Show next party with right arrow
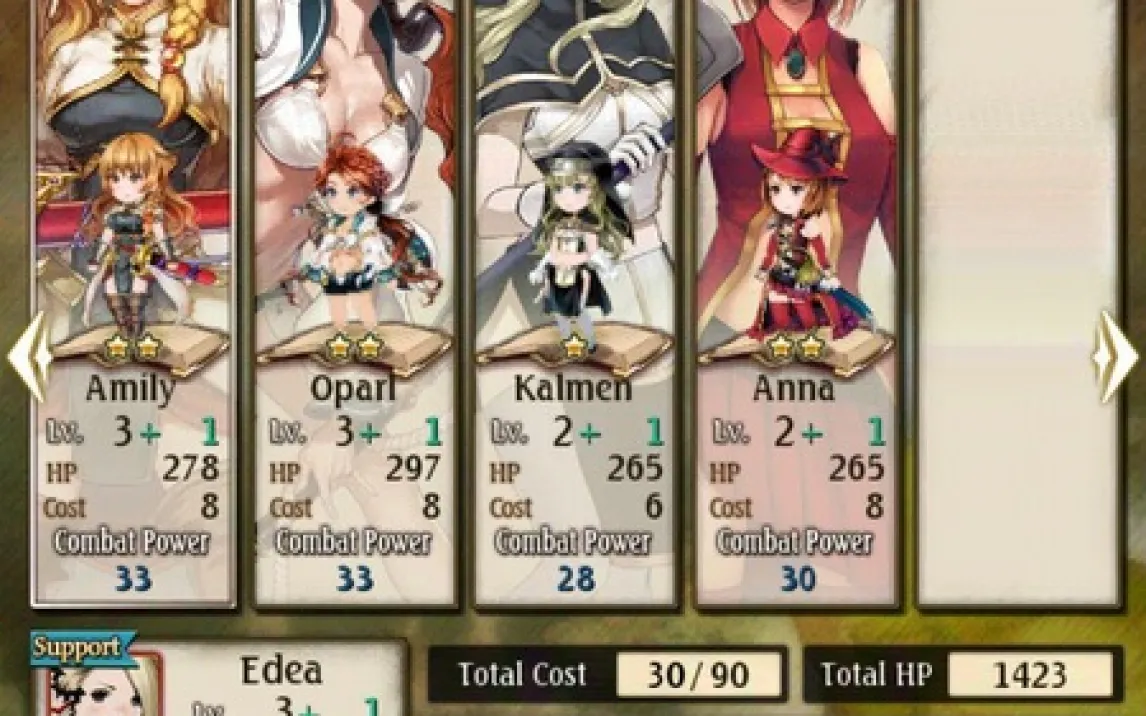The image size is (1146, 716). [x=1115, y=356]
